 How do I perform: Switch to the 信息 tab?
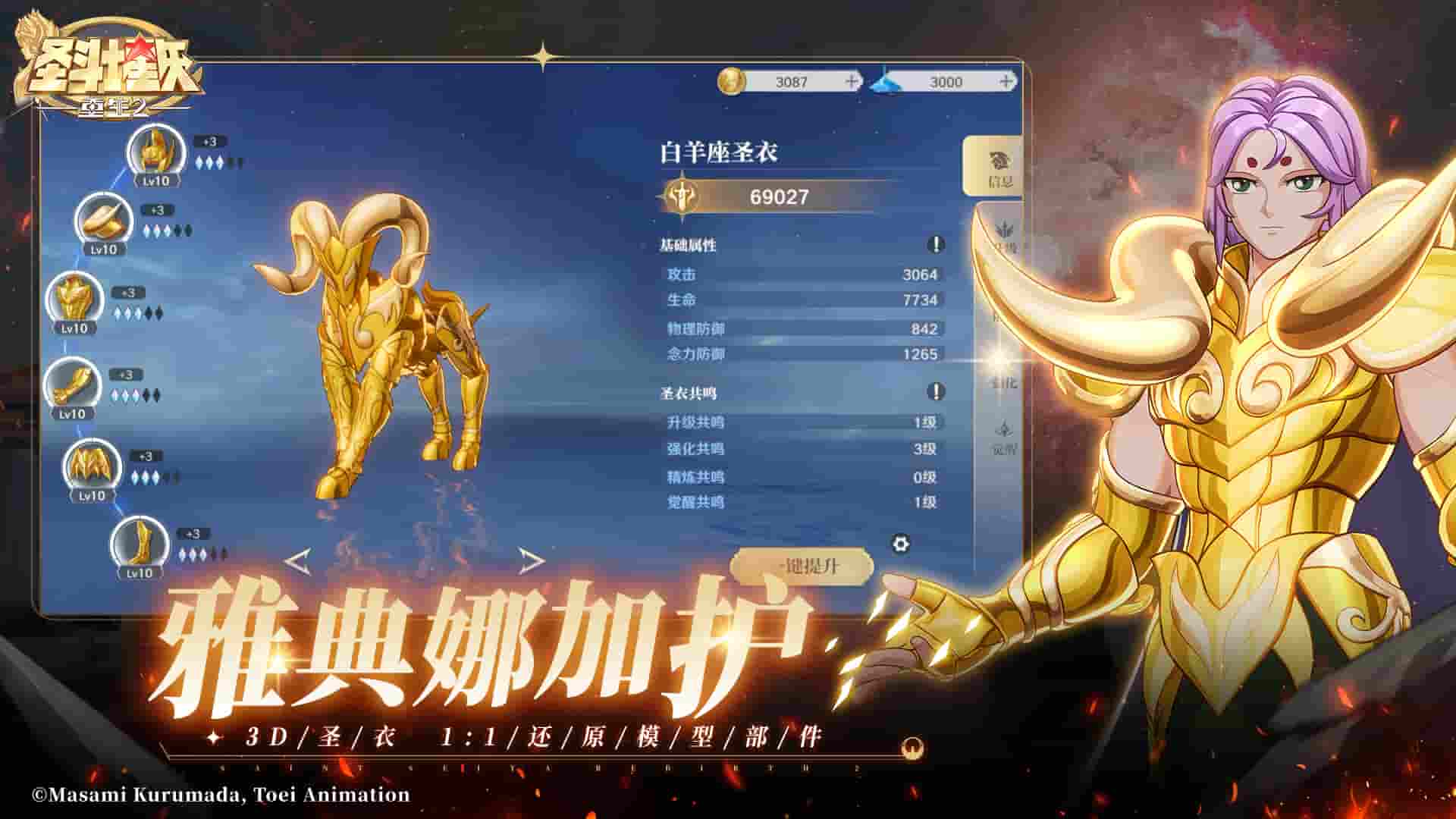pyautogui.click(x=1003, y=168)
